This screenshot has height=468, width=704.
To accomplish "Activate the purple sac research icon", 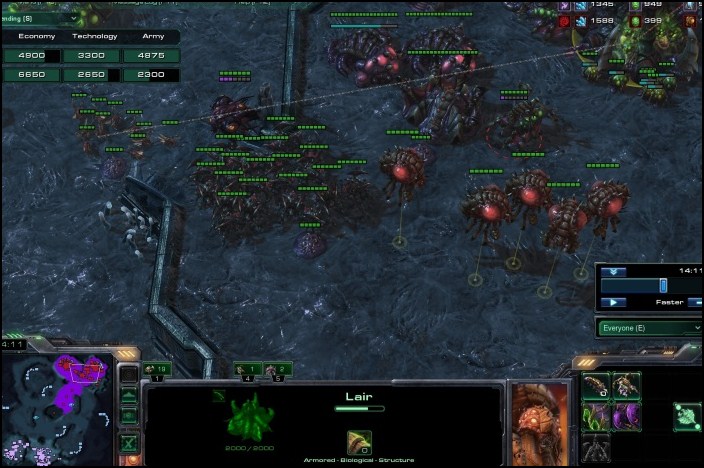I will [627, 414].
